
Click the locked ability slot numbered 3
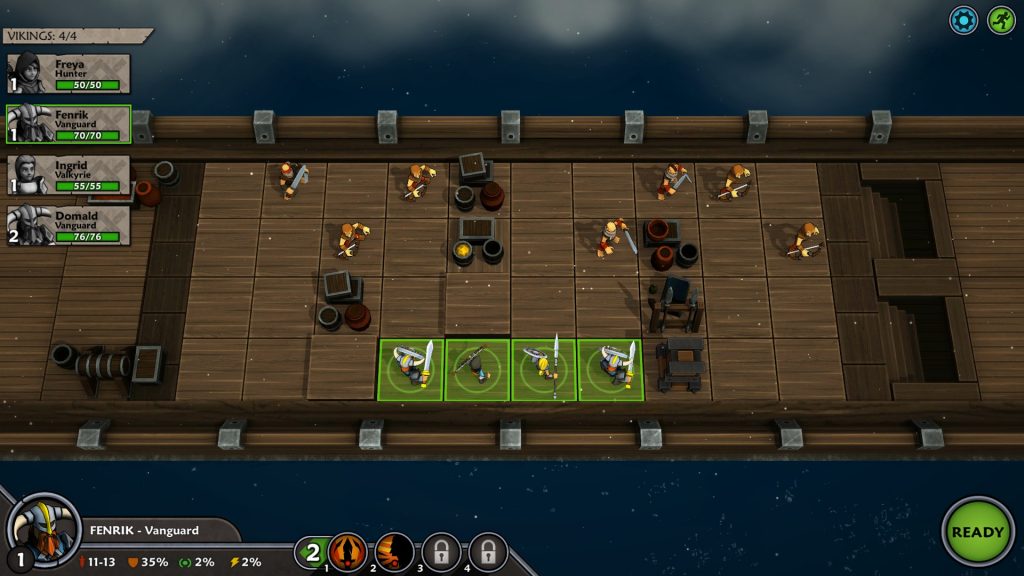click(x=441, y=551)
